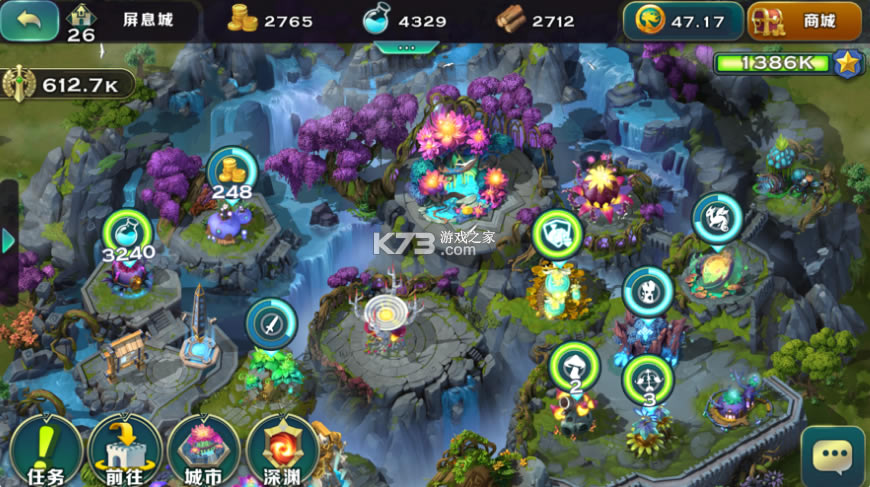Viewport: 870px width, 487px height.
Task: Expand the left side panel arrow
Action: [x=9, y=241]
